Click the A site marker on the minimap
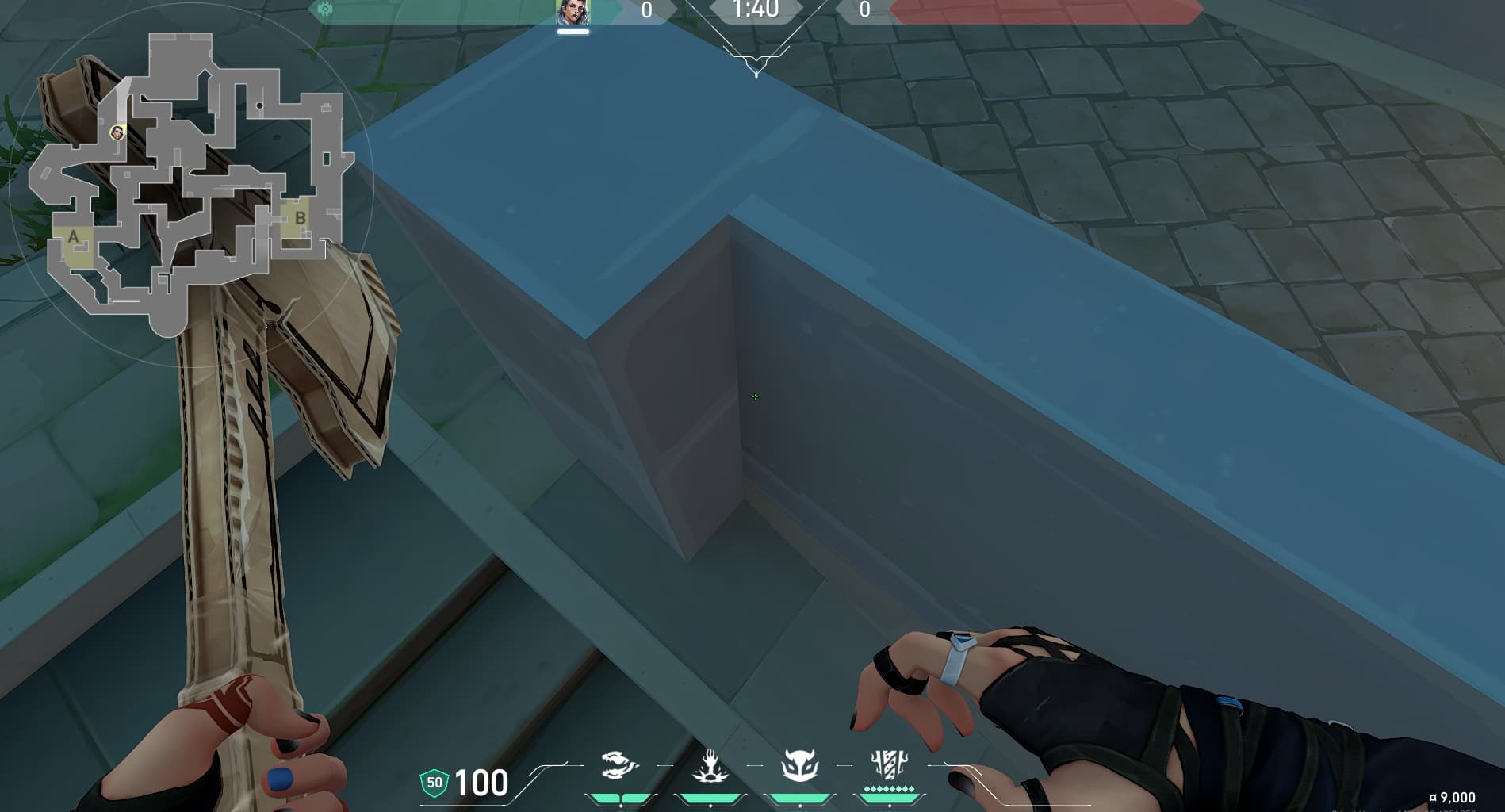The width and height of the screenshot is (1505, 812). [72, 236]
